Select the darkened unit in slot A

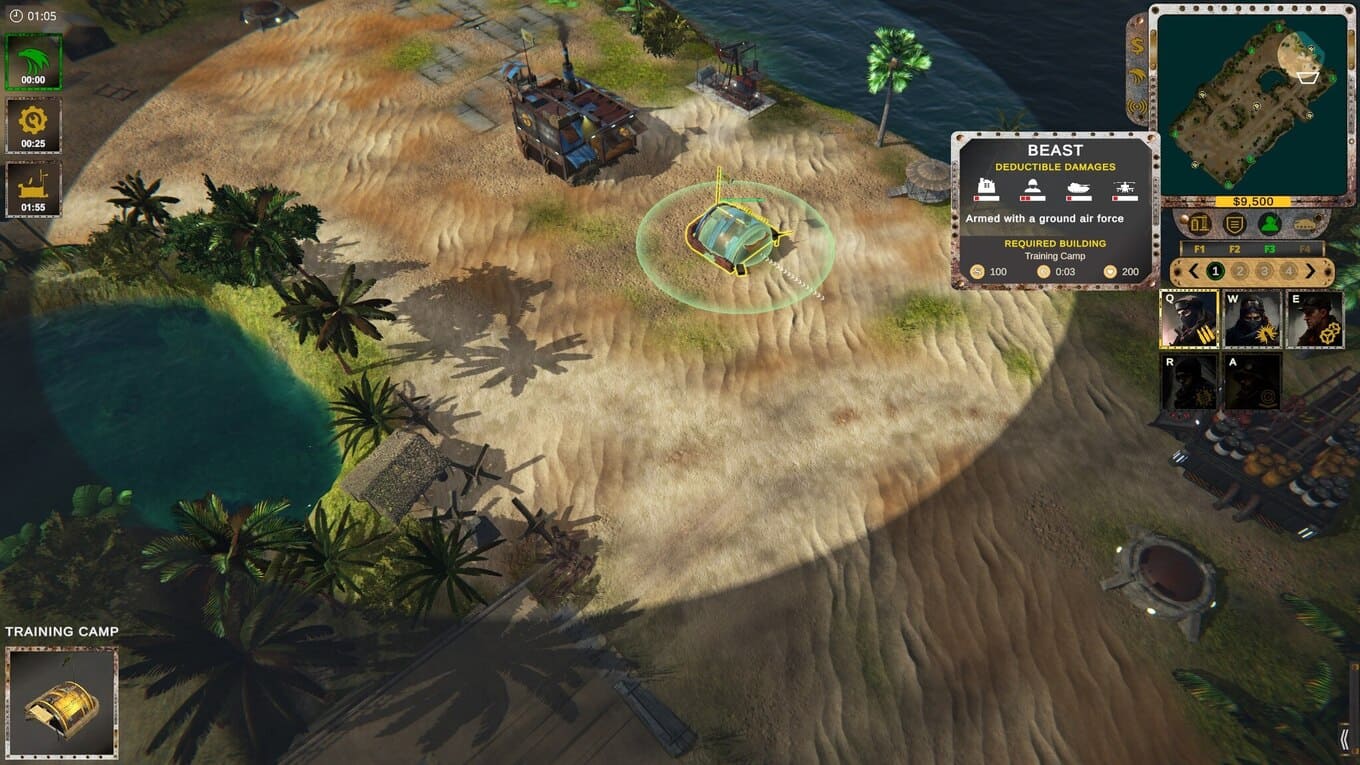pyautogui.click(x=1251, y=381)
